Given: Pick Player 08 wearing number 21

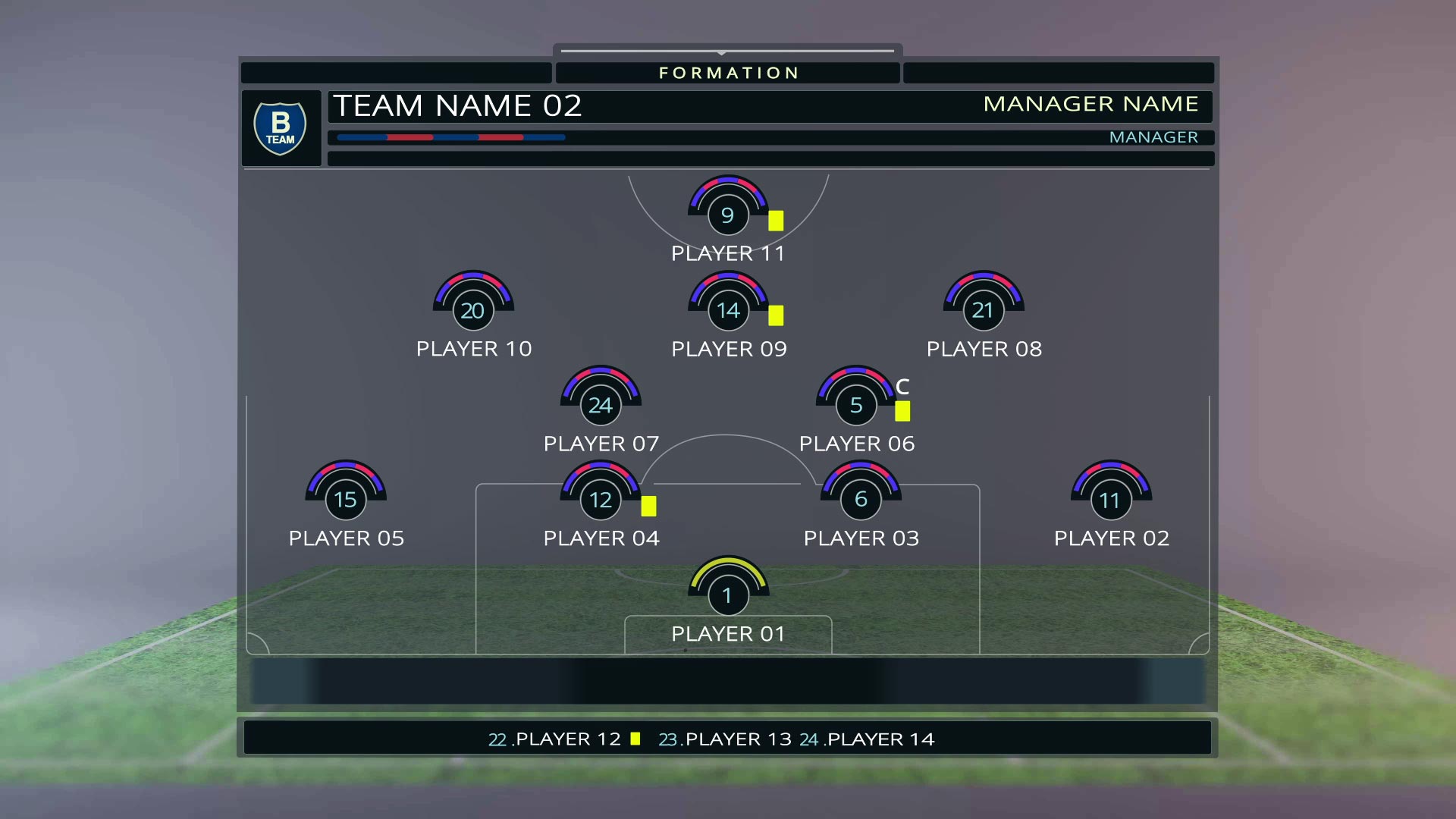Looking at the screenshot, I should [983, 311].
